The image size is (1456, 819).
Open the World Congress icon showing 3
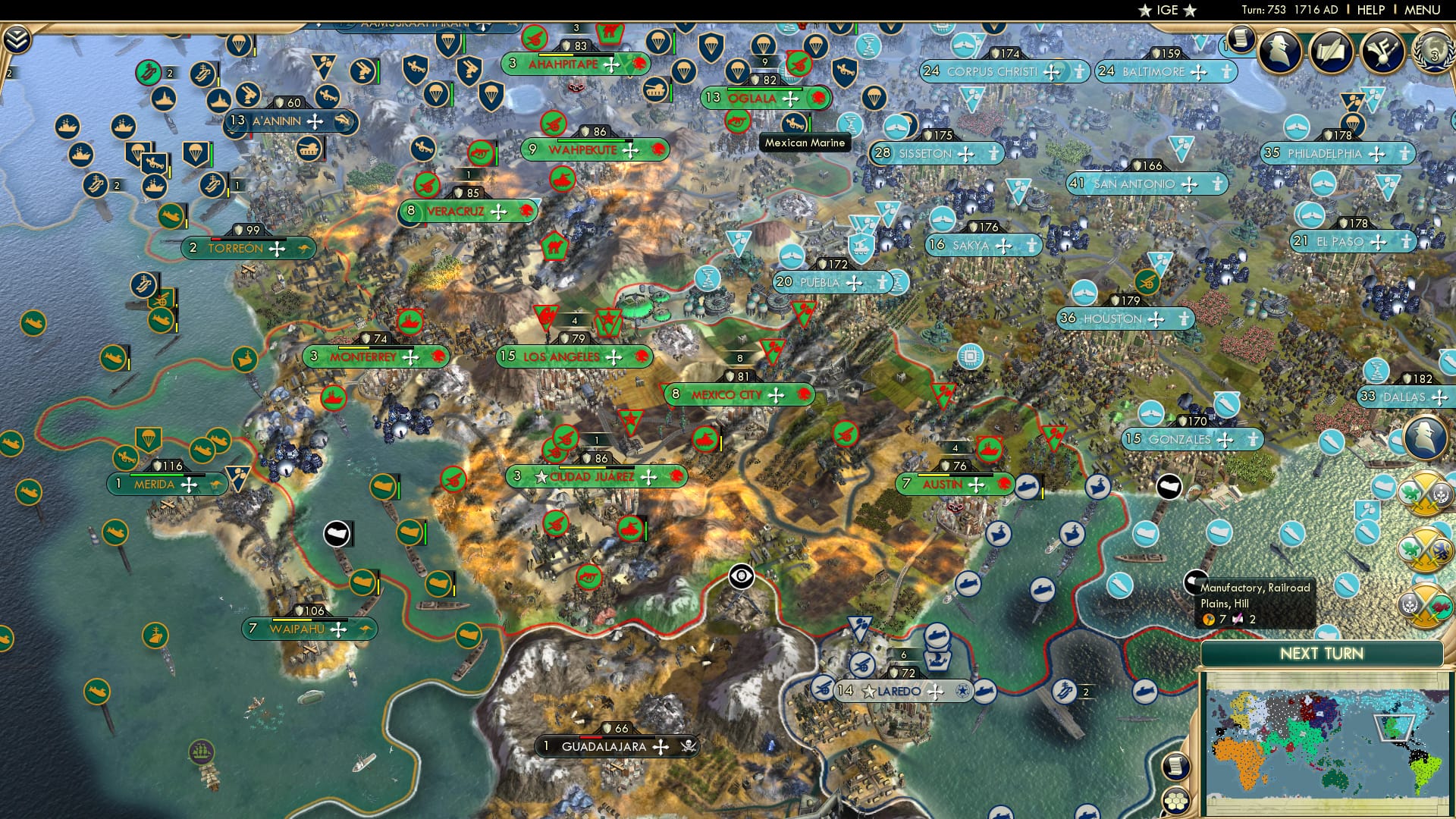(1436, 52)
